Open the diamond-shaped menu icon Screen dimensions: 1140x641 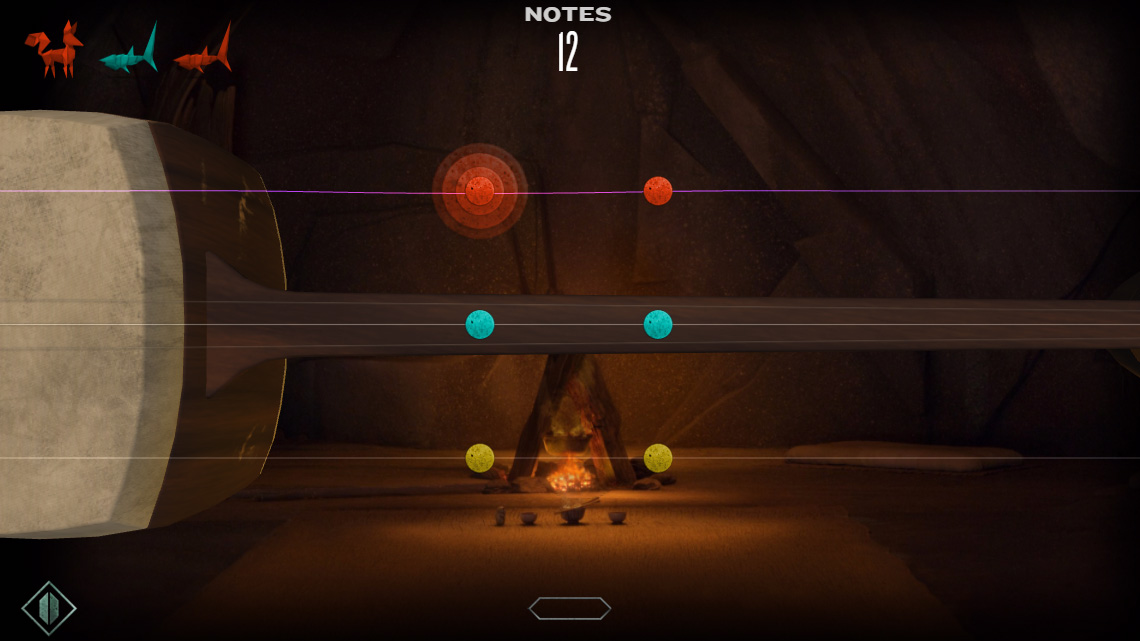(49, 608)
